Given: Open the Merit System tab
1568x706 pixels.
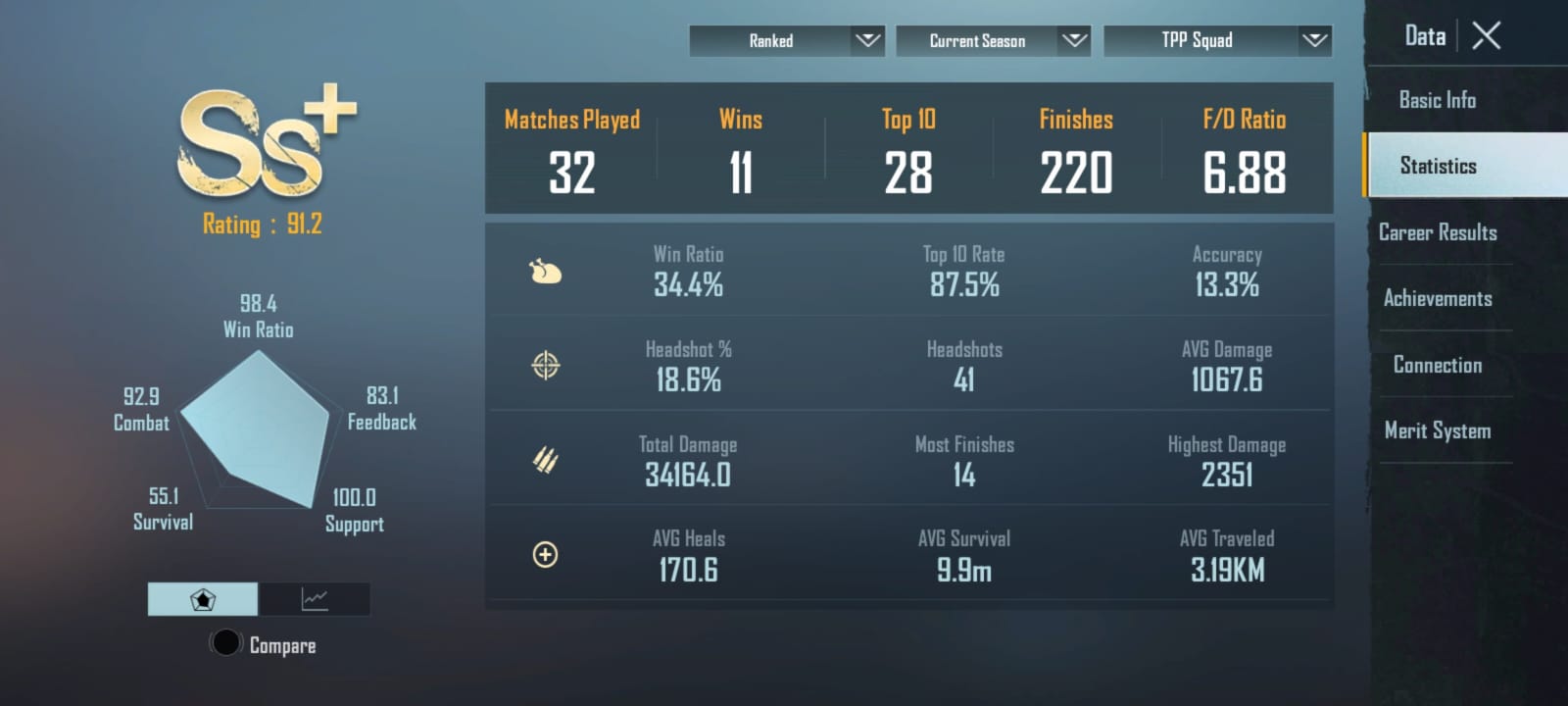Looking at the screenshot, I should (1438, 430).
